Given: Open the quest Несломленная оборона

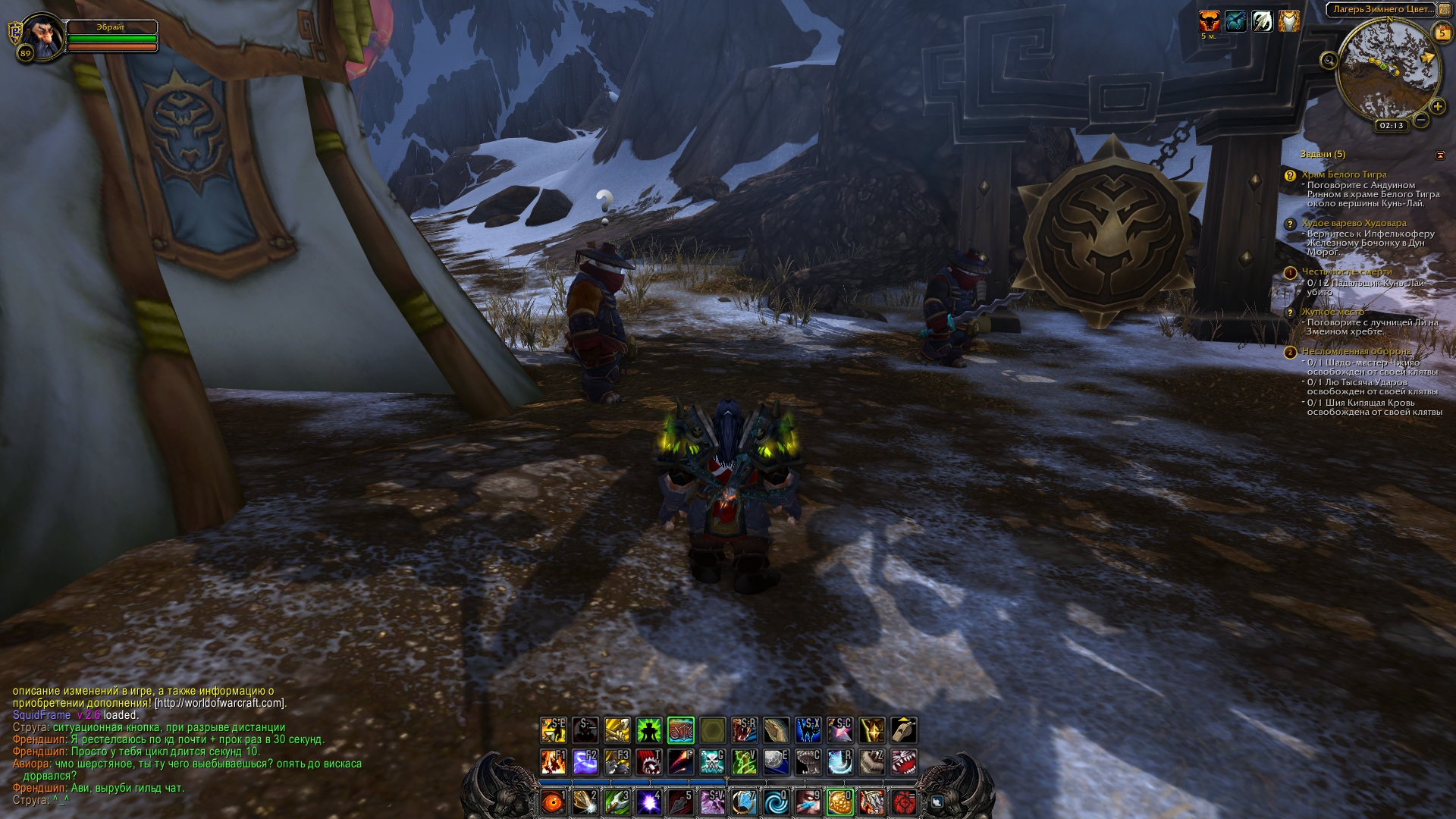Looking at the screenshot, I should pos(1356,351).
